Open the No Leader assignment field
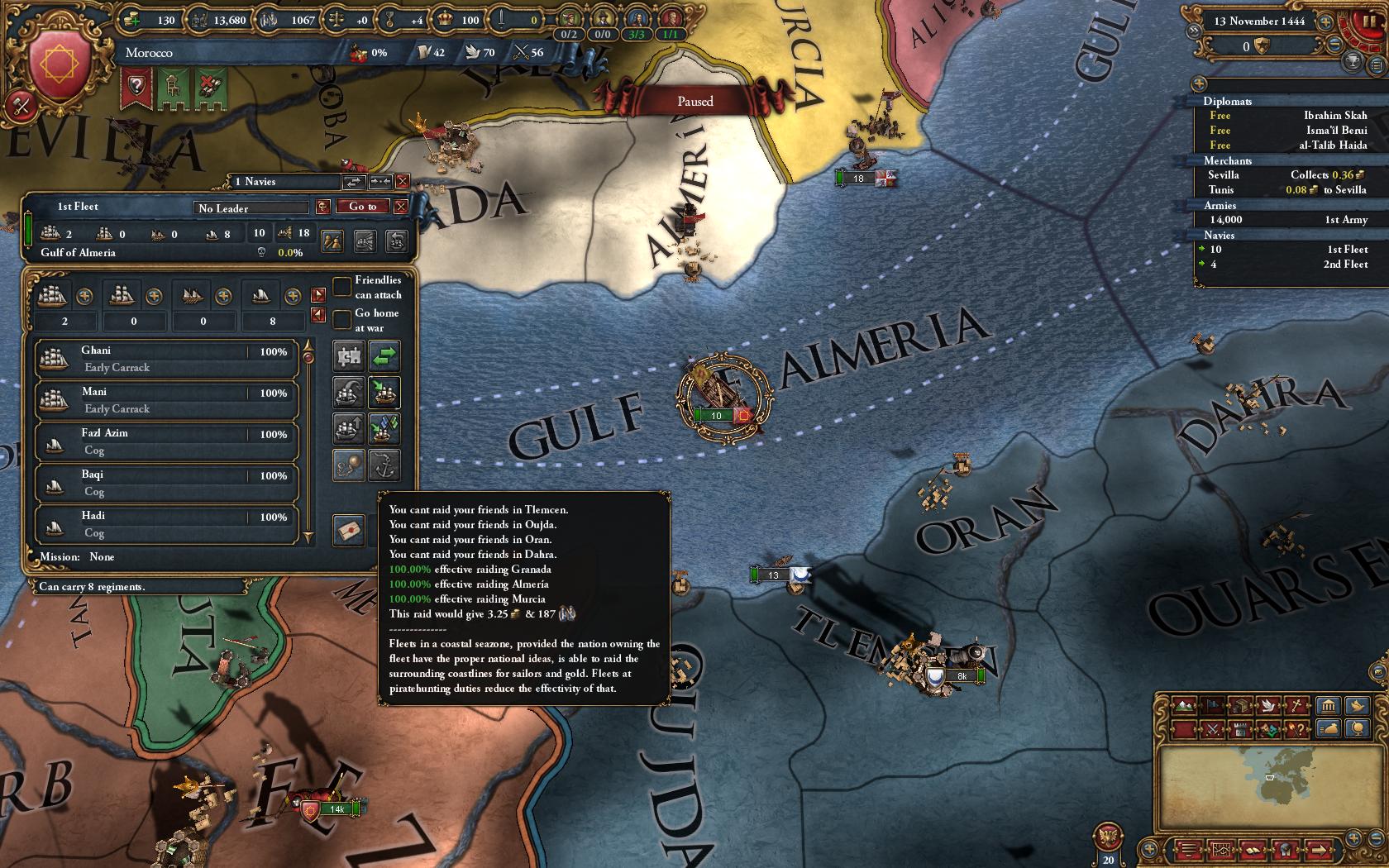Viewport: 1389px width, 868px height. tap(251, 208)
